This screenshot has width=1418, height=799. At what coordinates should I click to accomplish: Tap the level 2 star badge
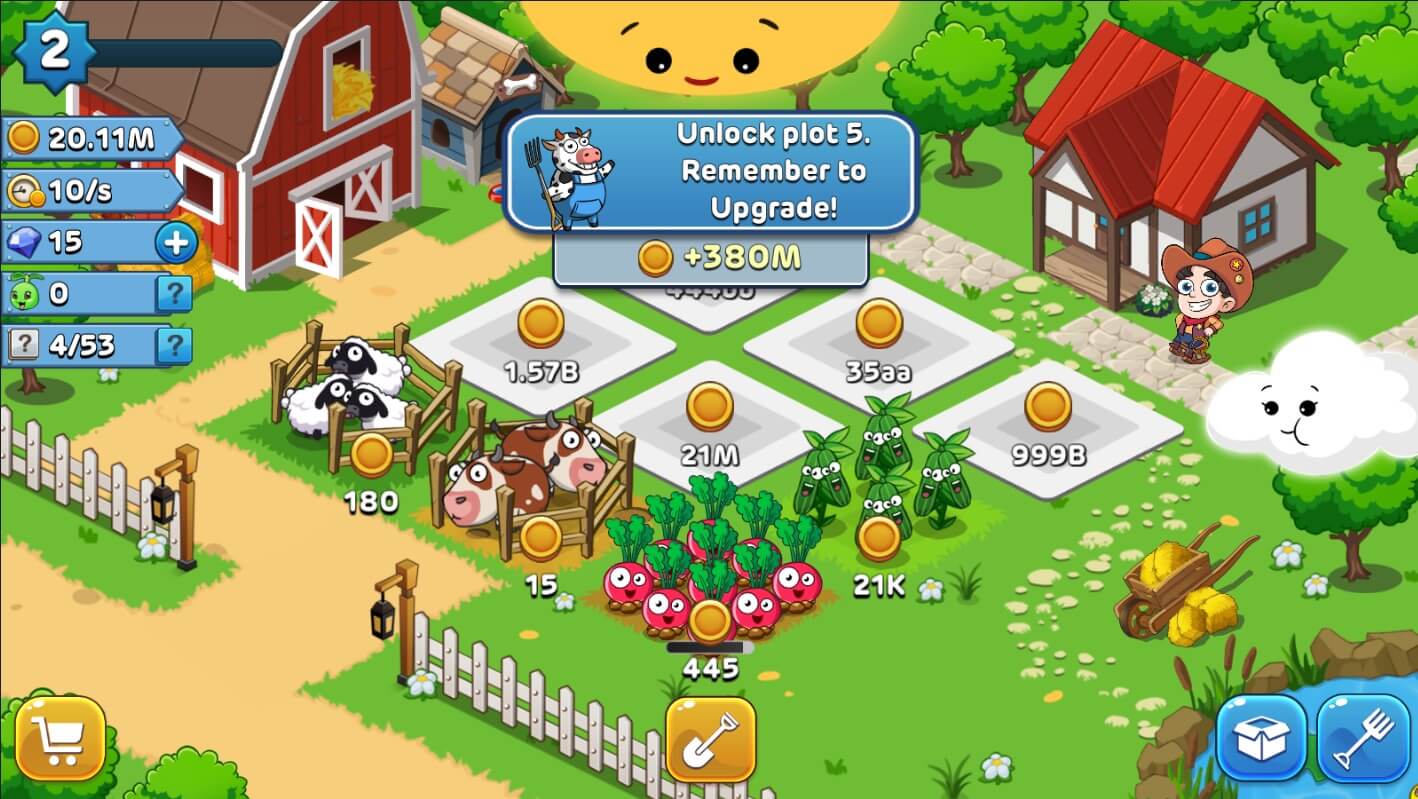(54, 52)
